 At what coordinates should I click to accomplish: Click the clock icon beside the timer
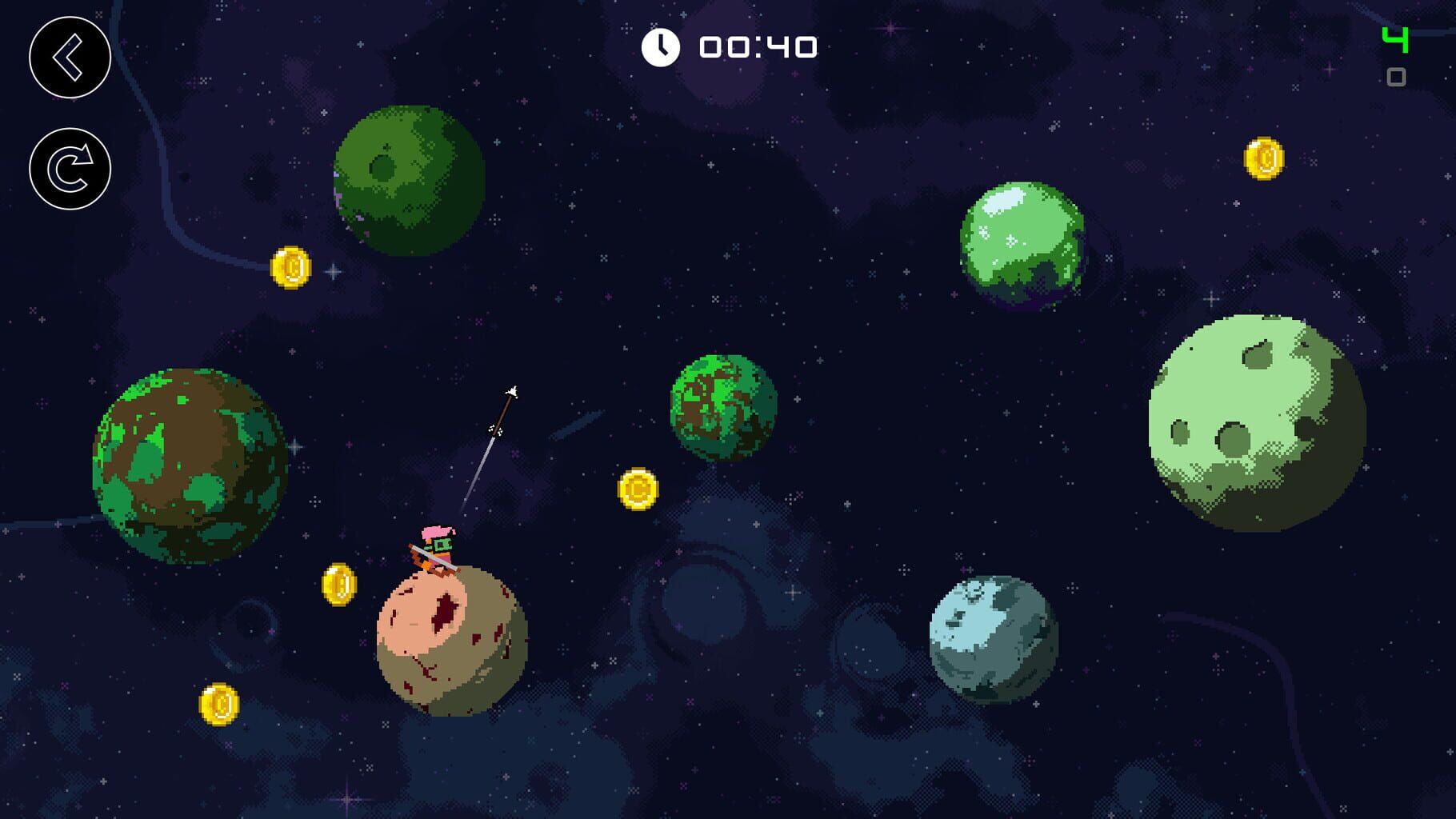click(661, 46)
